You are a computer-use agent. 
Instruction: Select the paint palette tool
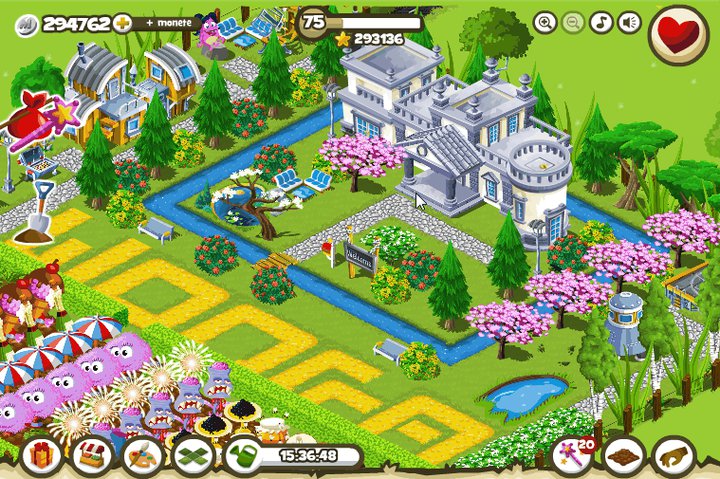[x=143, y=456]
